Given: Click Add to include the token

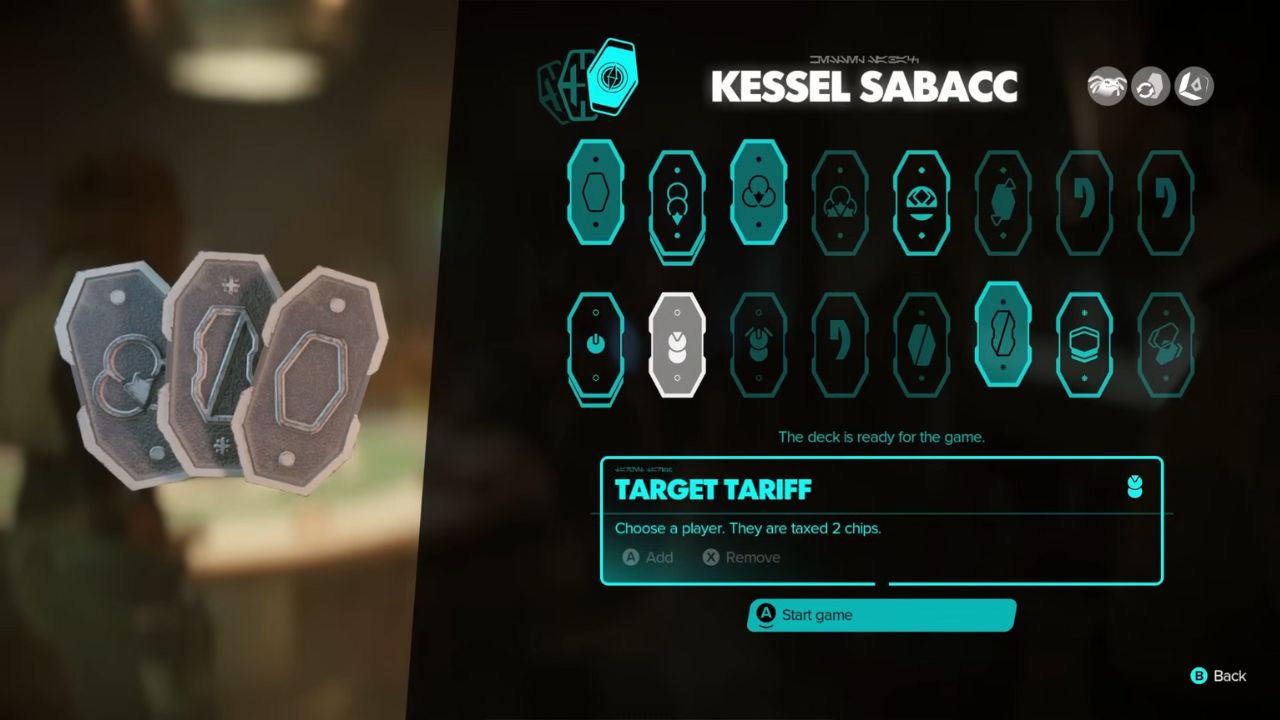Looking at the screenshot, I should [x=650, y=557].
